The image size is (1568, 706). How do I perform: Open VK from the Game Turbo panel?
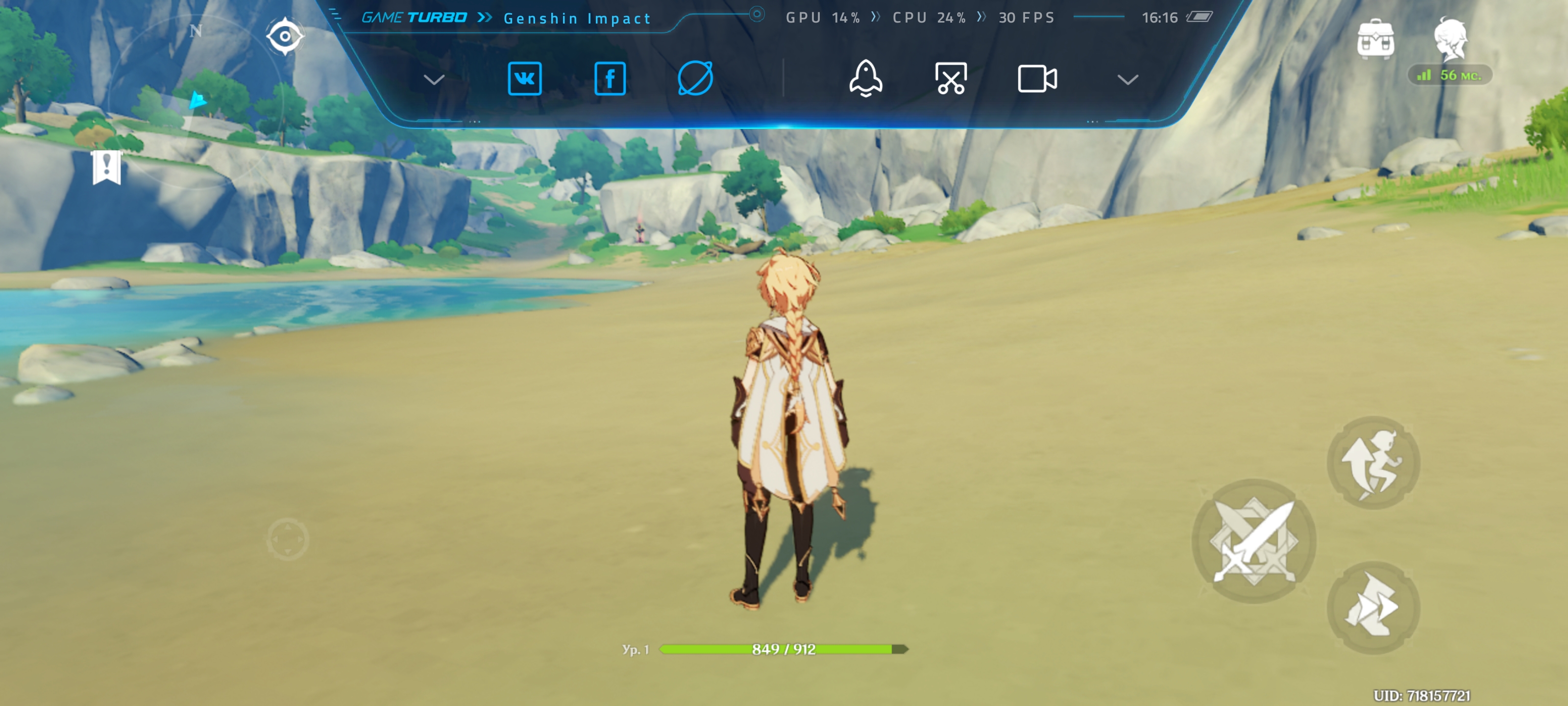tap(524, 78)
